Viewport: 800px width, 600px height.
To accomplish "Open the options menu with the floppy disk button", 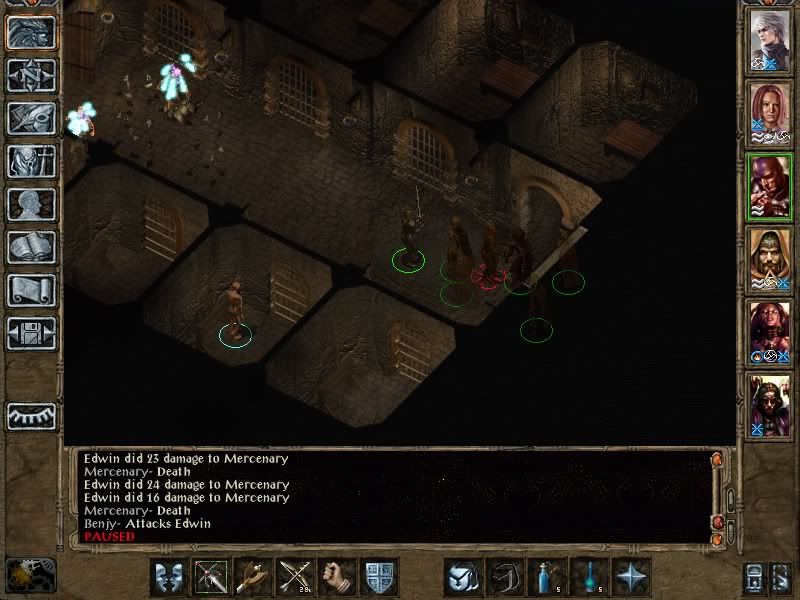I will click(x=30, y=333).
